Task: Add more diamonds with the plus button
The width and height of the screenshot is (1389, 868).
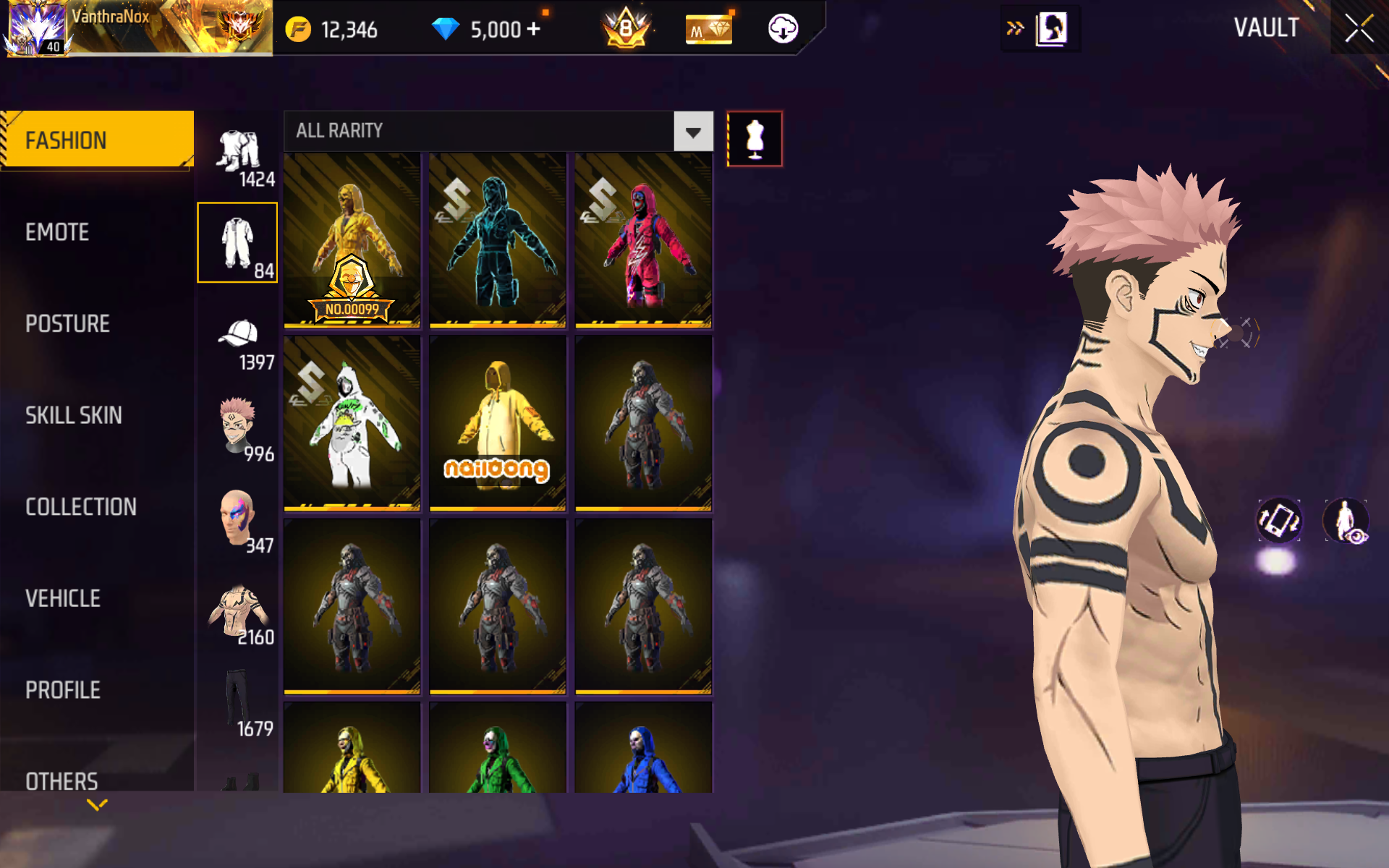Action: [x=533, y=29]
